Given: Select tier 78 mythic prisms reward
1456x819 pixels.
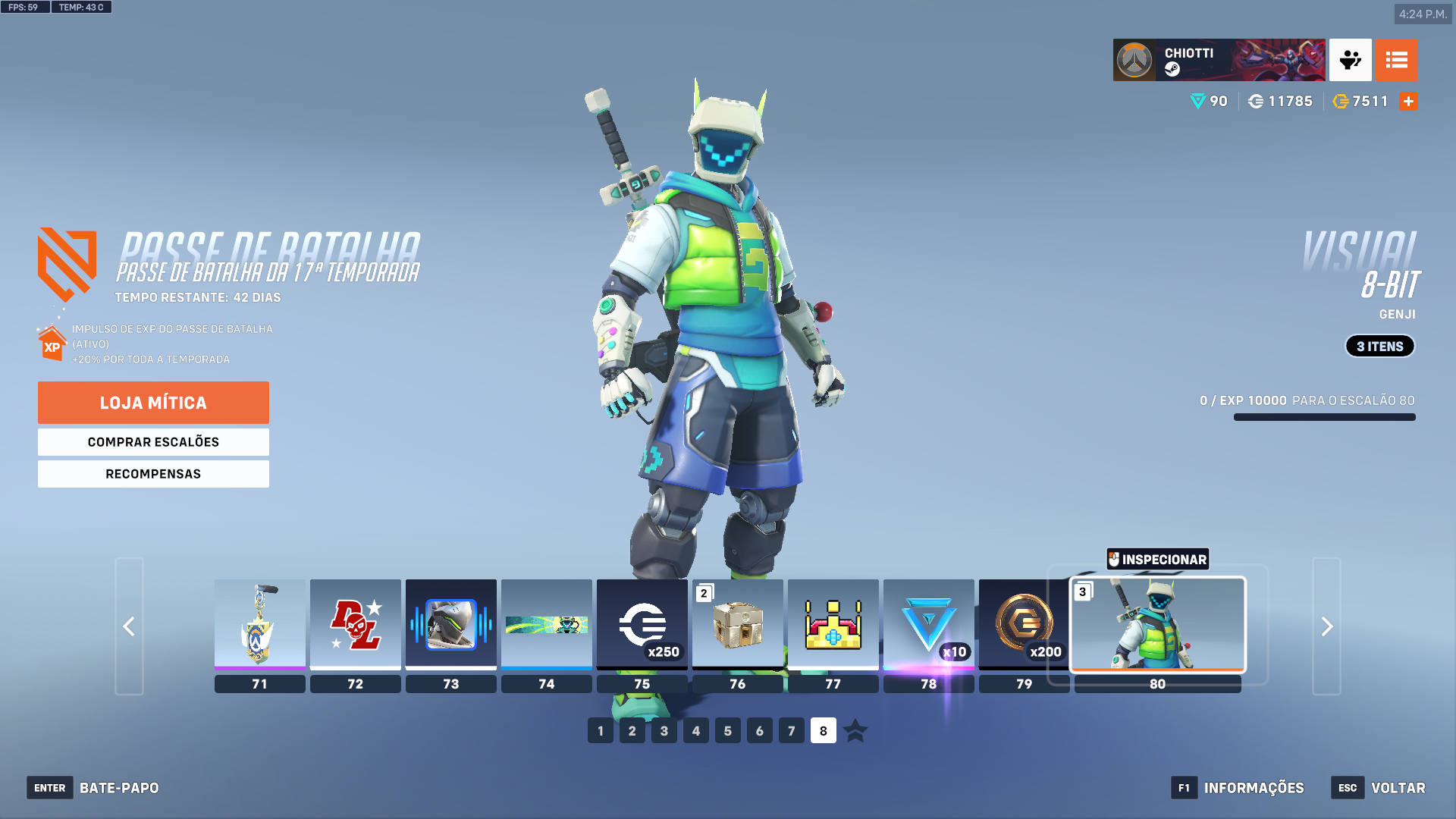Looking at the screenshot, I should pyautogui.click(x=928, y=625).
